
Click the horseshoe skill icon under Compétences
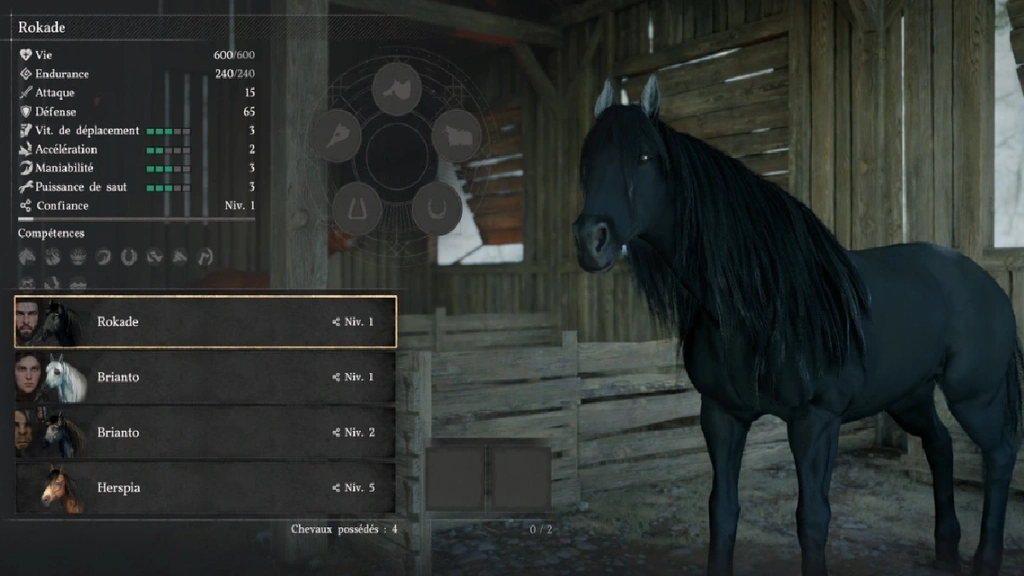(x=129, y=257)
